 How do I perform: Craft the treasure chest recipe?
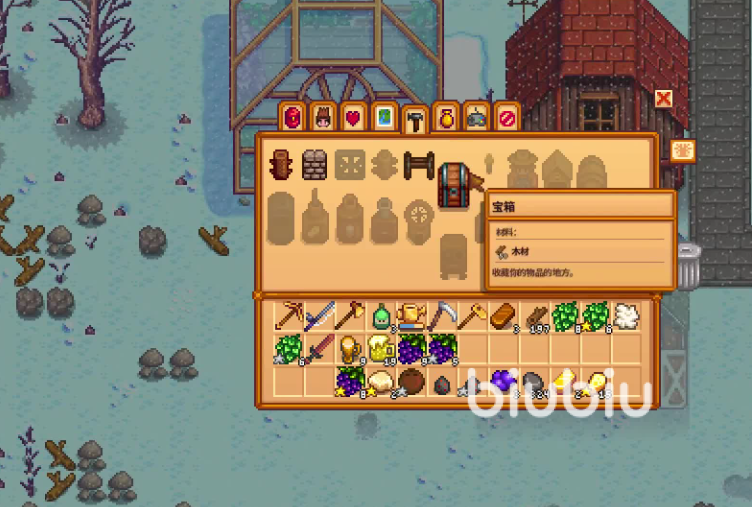click(455, 183)
